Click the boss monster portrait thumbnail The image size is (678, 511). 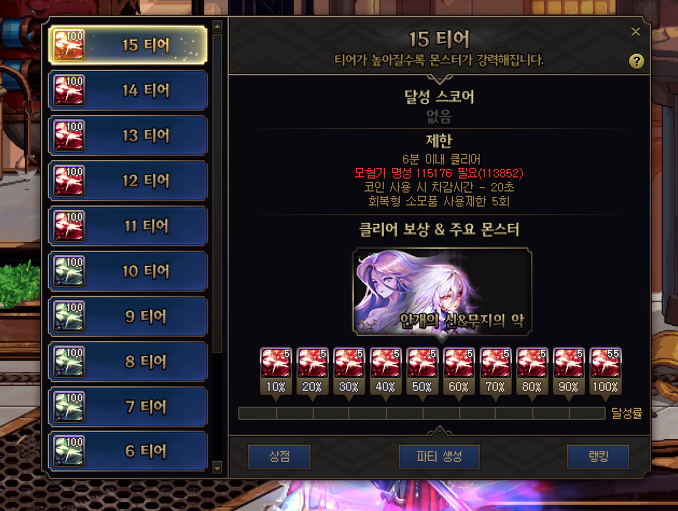point(441,293)
